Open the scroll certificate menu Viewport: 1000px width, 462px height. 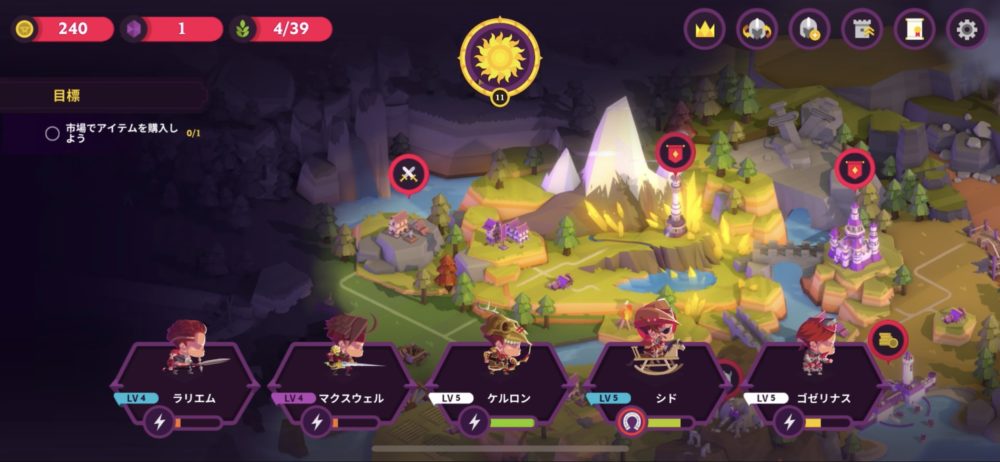pos(914,29)
